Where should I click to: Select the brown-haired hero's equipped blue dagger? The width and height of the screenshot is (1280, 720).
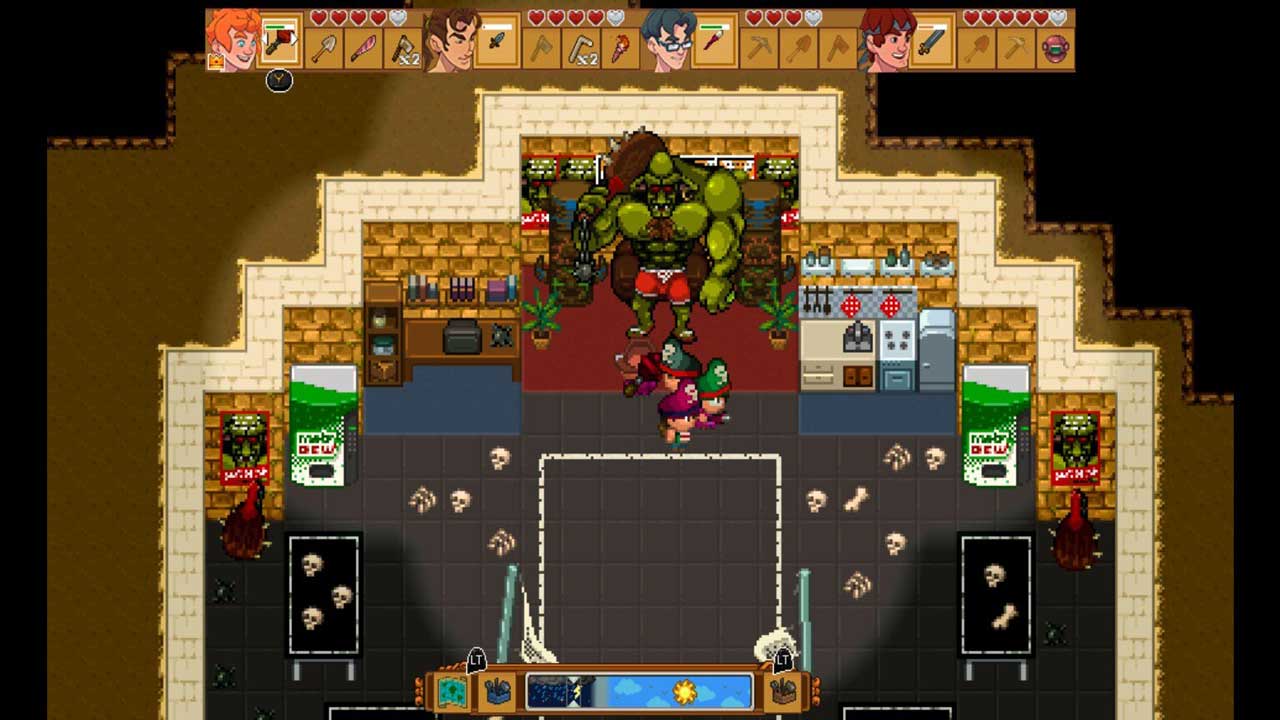point(497,42)
